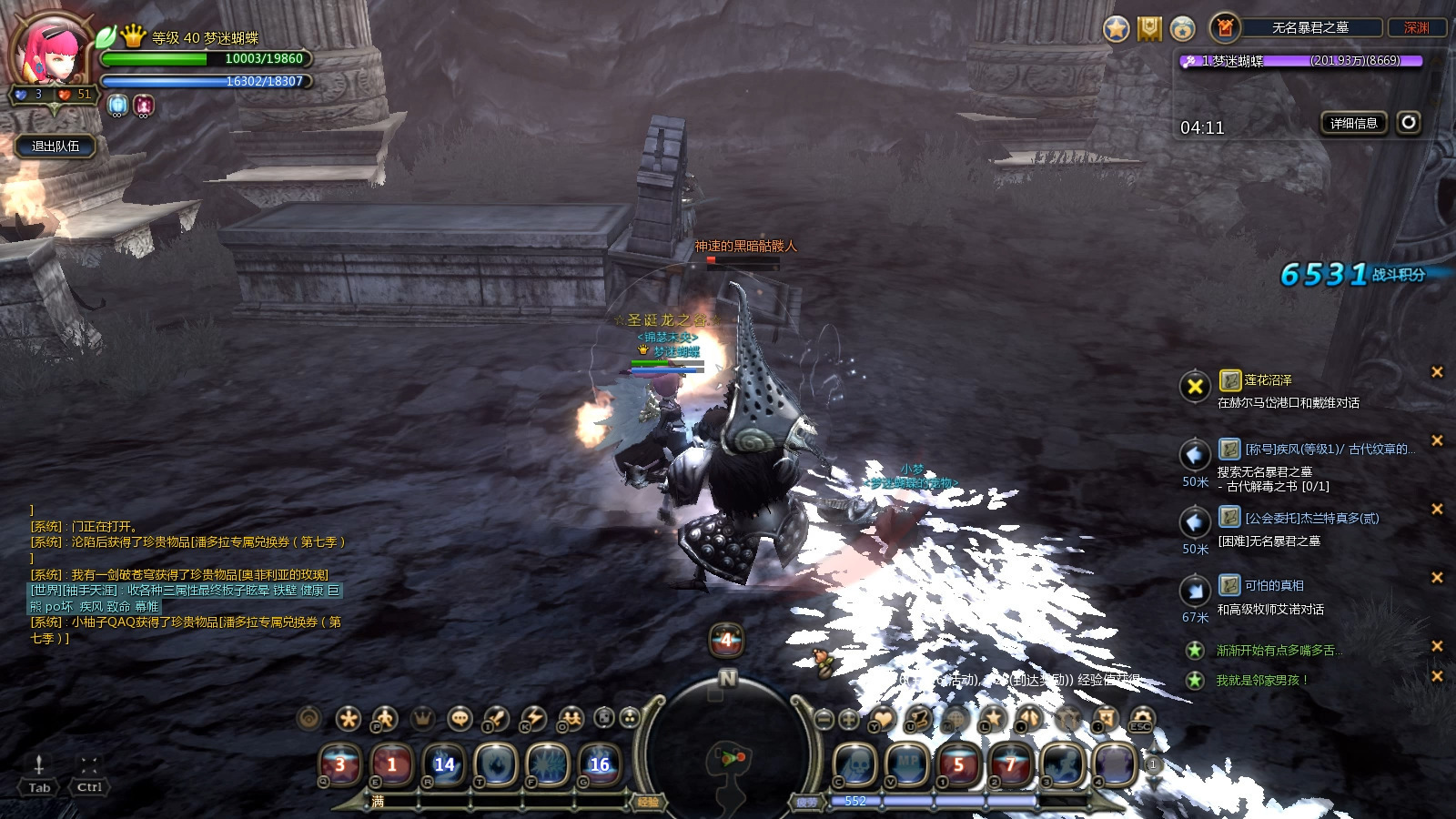Viewport: 1456px width, 819px height.
Task: Close the 莲花沼泽 quest tracker entry
Action: coord(1437,371)
